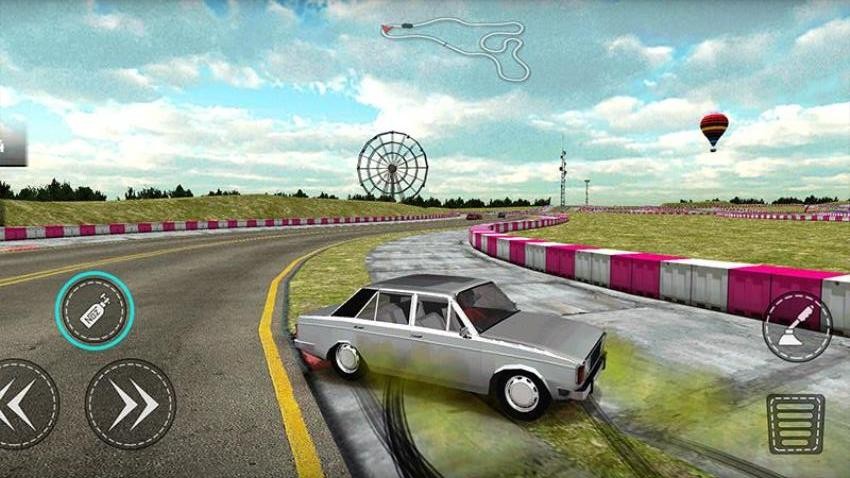
Task: Steer right with the right arrow button
Action: [x=131, y=404]
